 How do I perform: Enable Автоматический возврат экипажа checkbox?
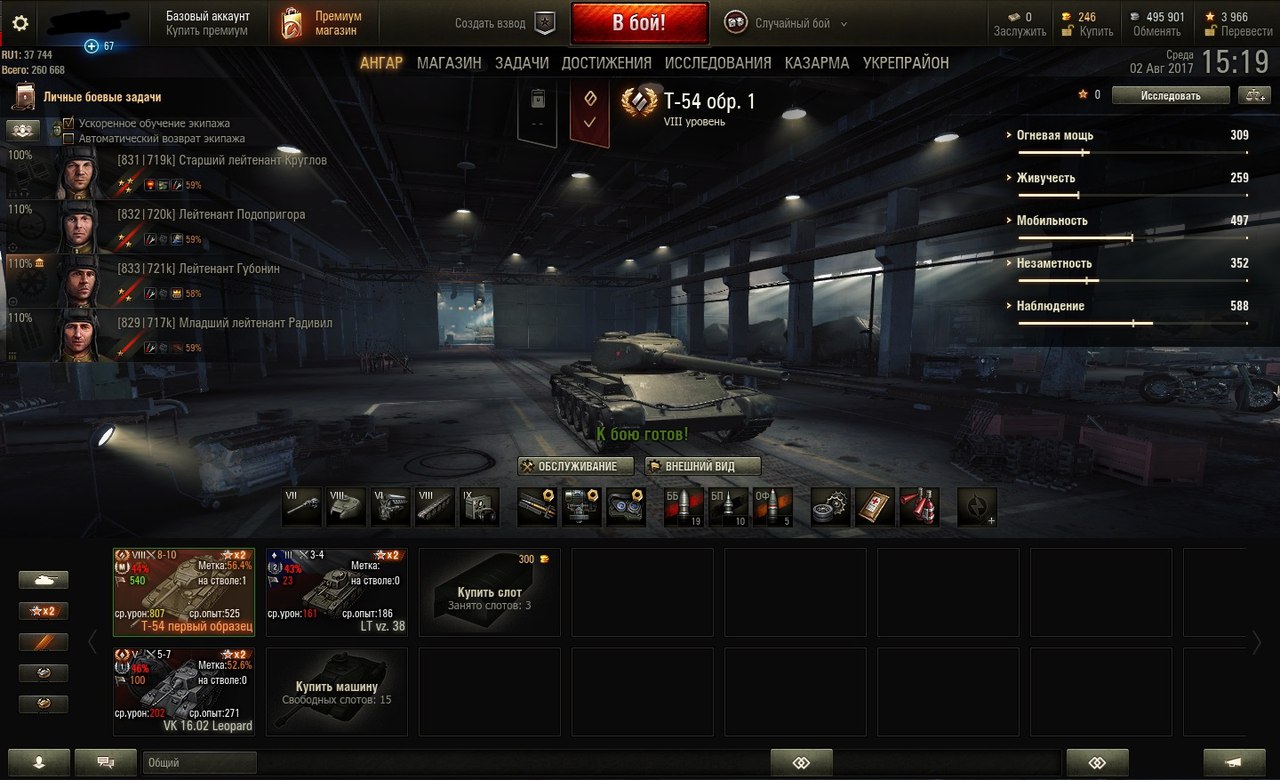click(x=69, y=138)
